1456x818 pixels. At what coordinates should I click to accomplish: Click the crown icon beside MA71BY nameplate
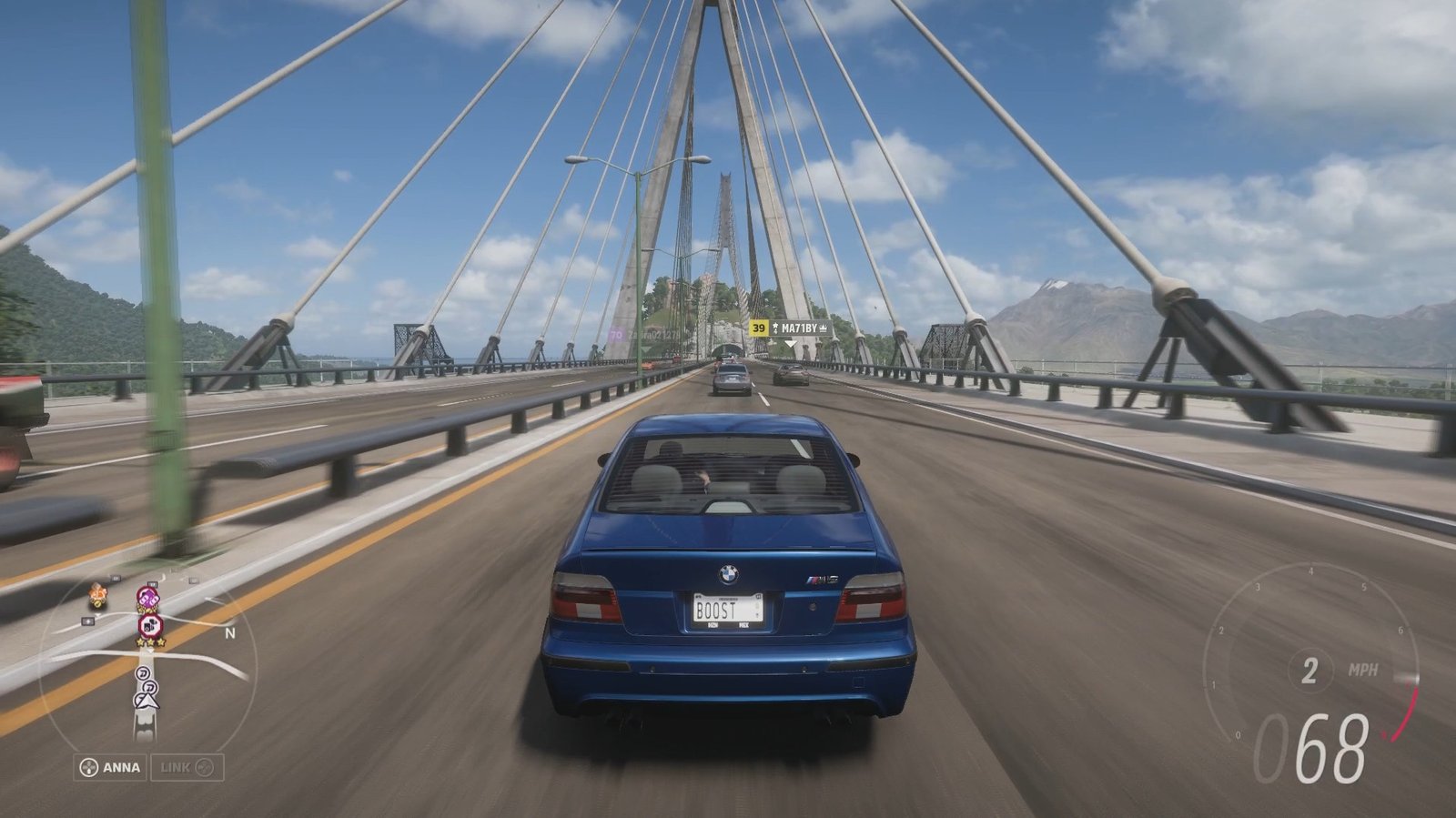click(x=823, y=328)
